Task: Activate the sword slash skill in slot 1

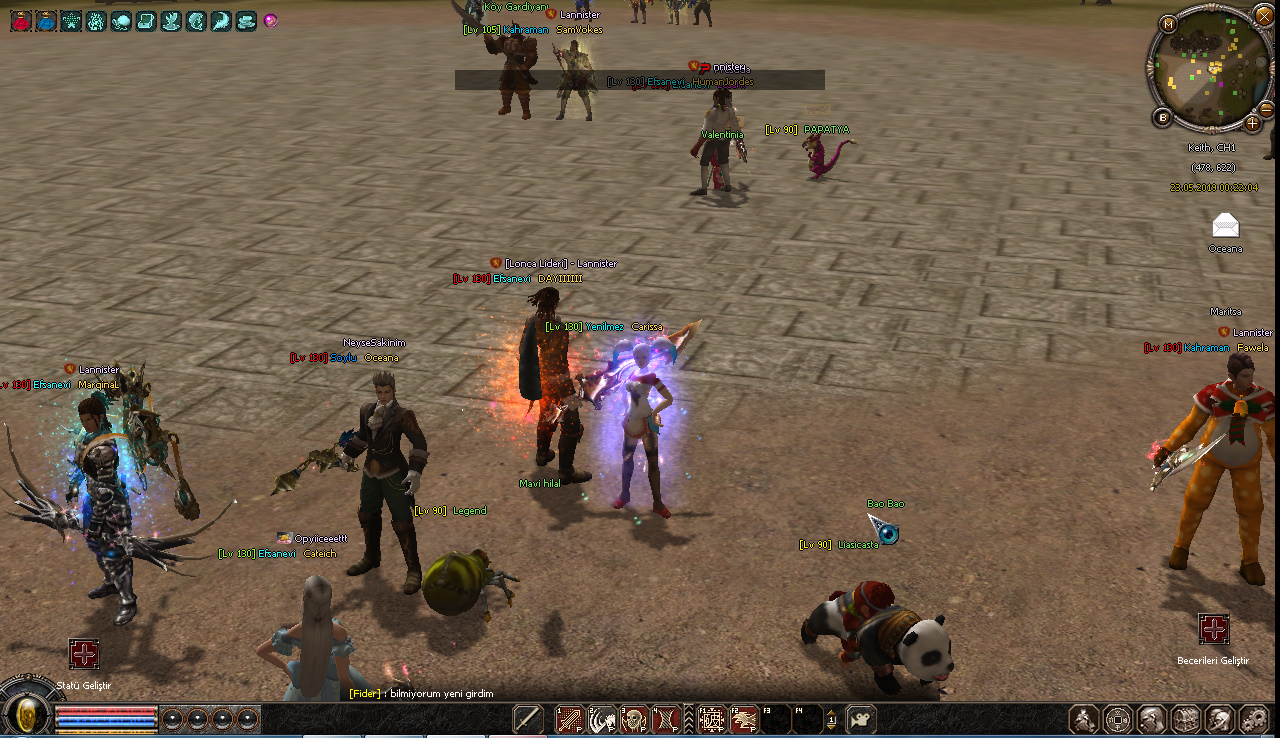Action: click(x=570, y=719)
